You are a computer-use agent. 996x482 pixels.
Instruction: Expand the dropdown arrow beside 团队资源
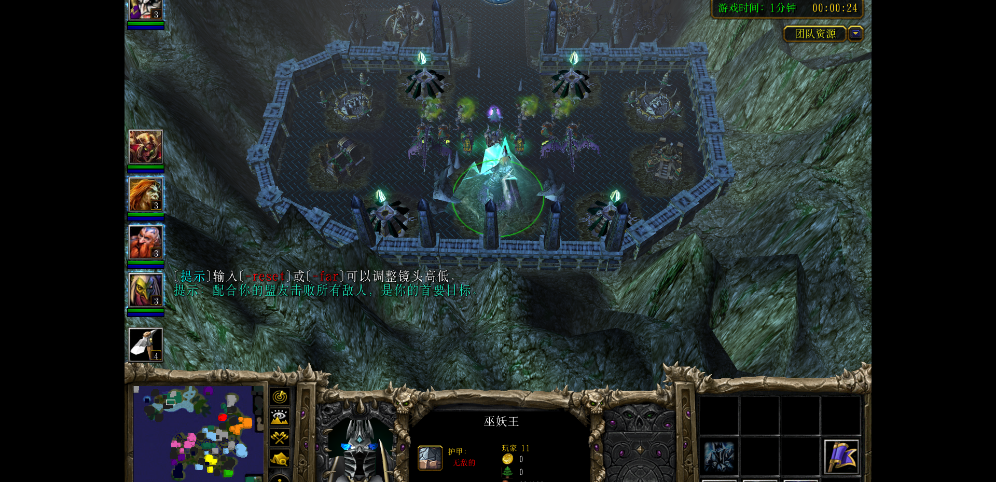856,34
